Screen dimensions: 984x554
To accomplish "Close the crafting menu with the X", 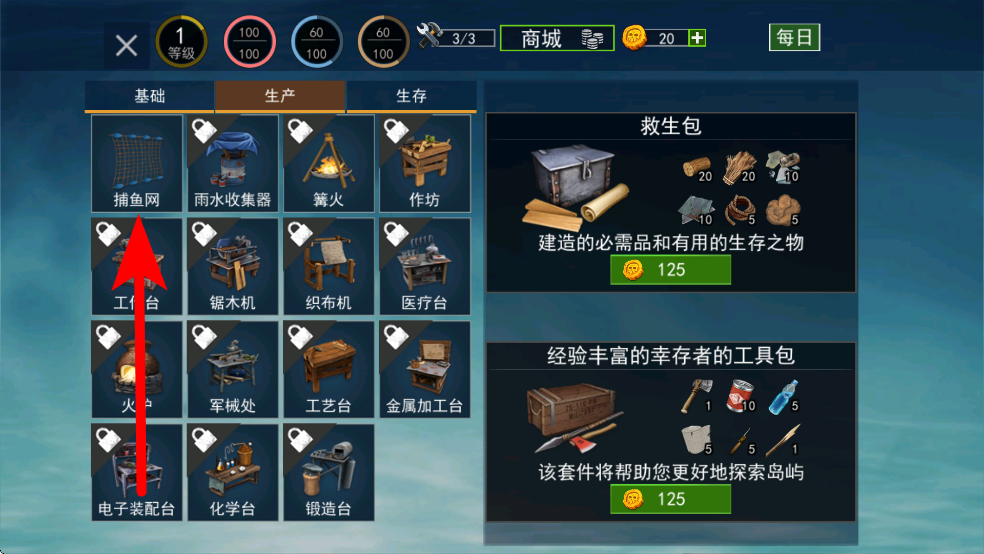I will point(126,45).
